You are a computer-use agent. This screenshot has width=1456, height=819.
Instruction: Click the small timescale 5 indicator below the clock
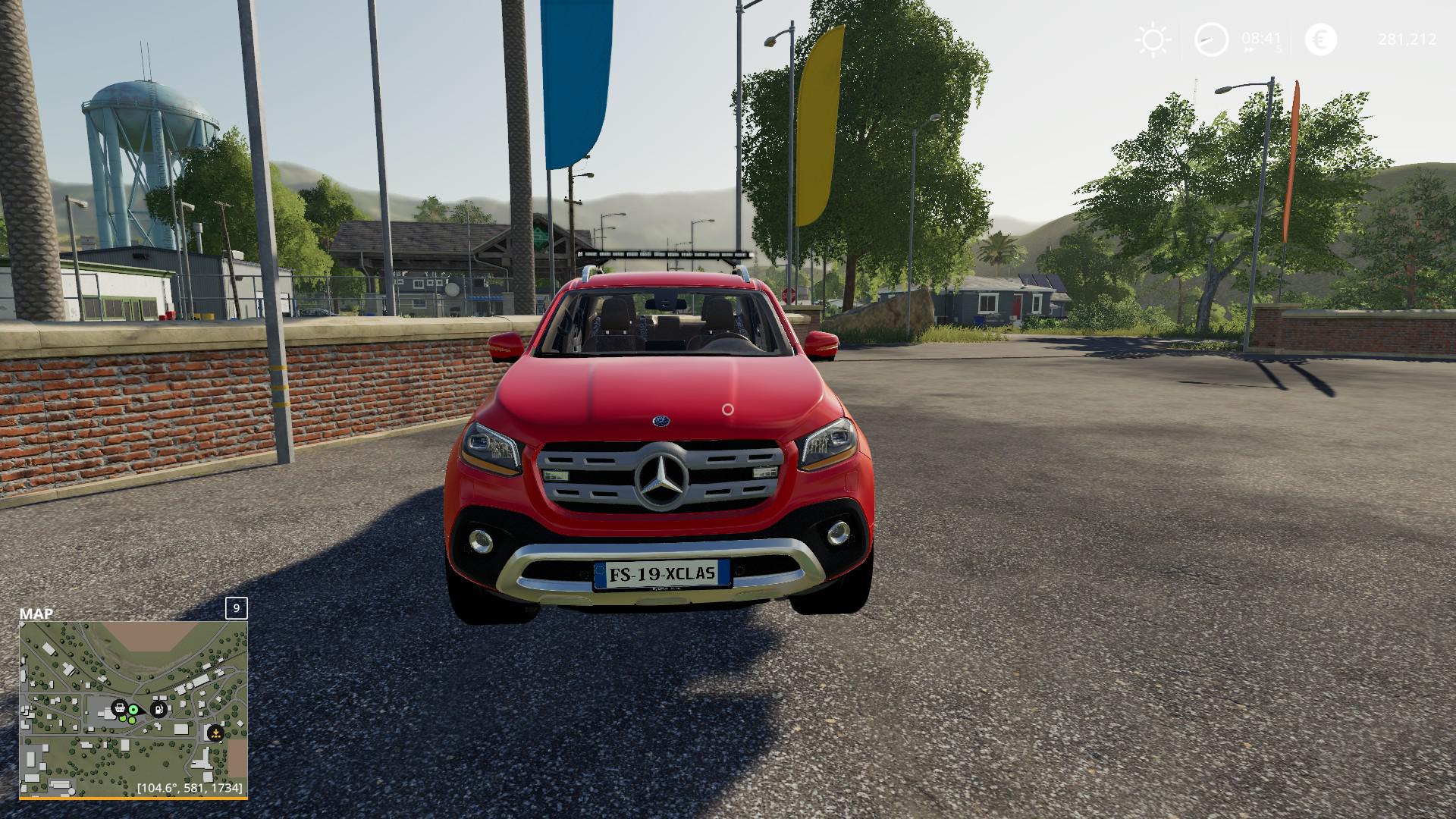click(1279, 49)
